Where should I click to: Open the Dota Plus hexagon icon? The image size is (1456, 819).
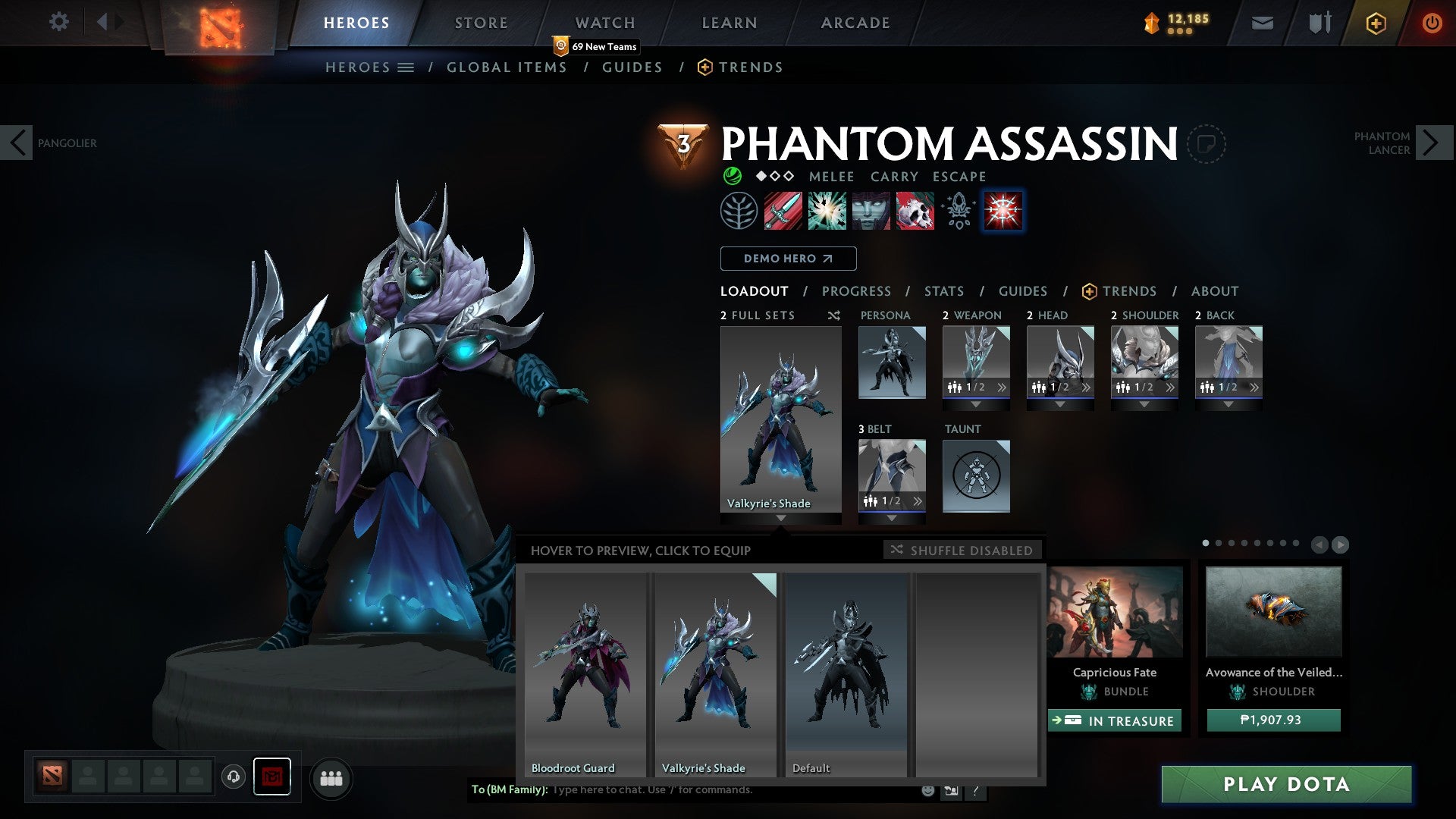(1376, 23)
